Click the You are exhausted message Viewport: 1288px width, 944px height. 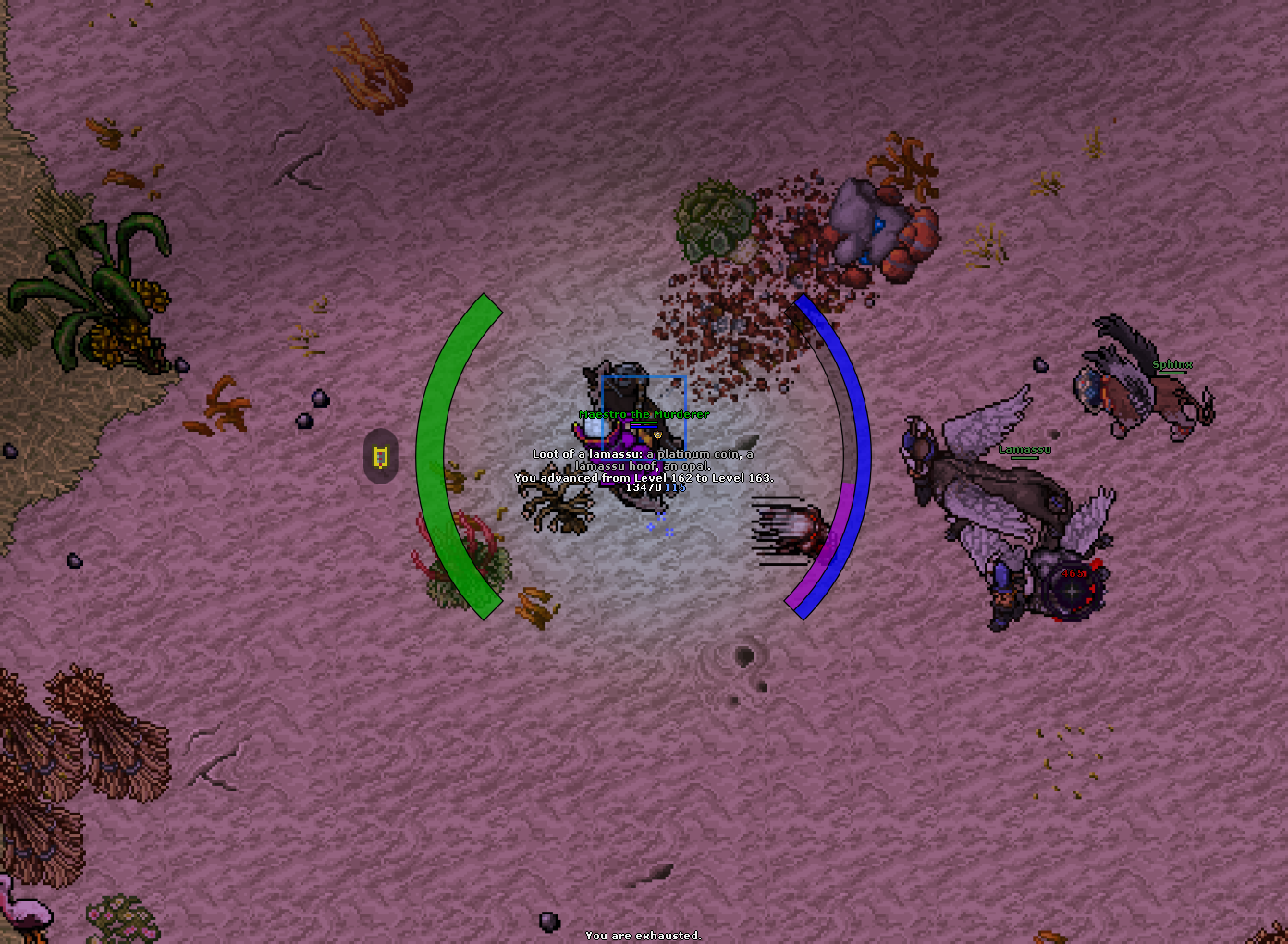coord(644,935)
